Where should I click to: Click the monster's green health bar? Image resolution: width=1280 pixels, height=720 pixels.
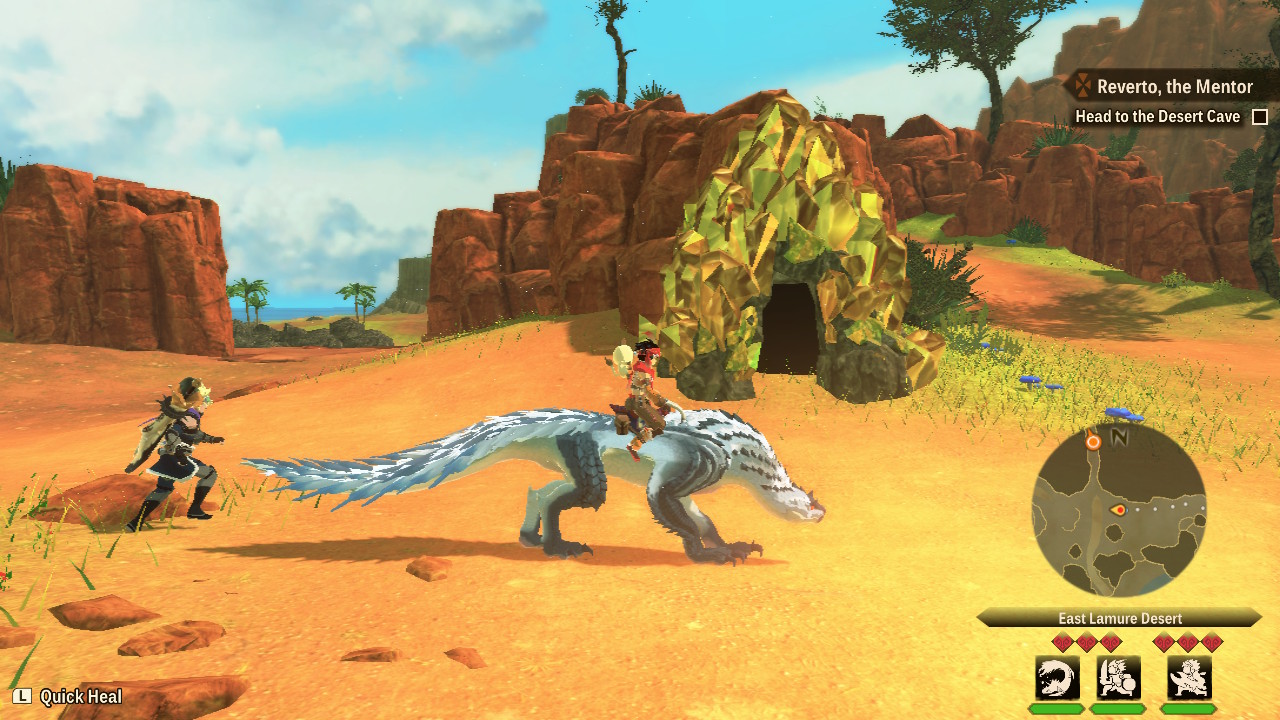(1054, 708)
